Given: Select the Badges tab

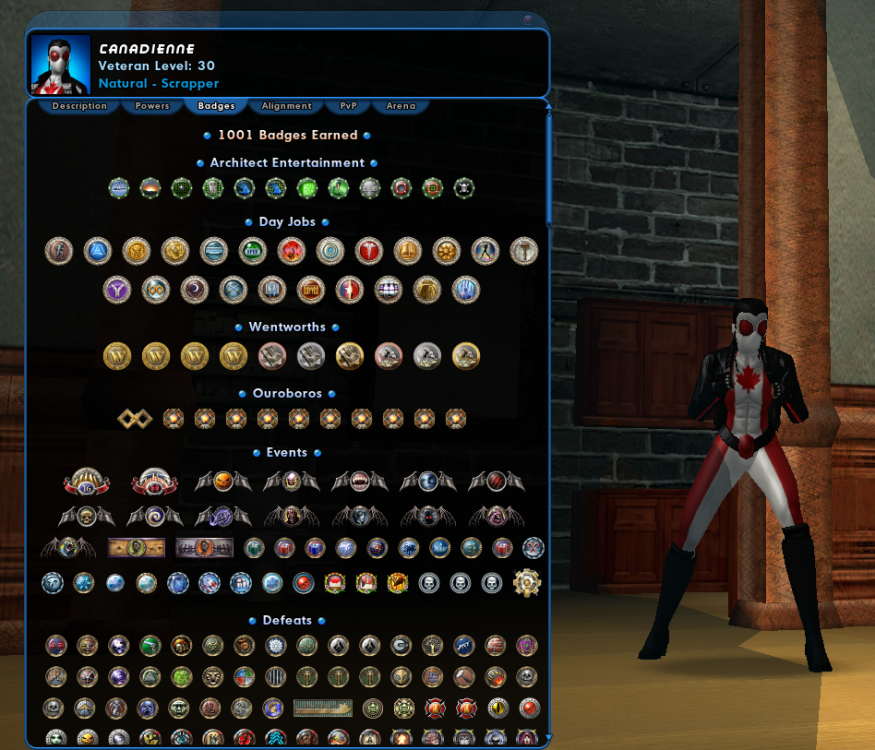Looking at the screenshot, I should (x=216, y=106).
